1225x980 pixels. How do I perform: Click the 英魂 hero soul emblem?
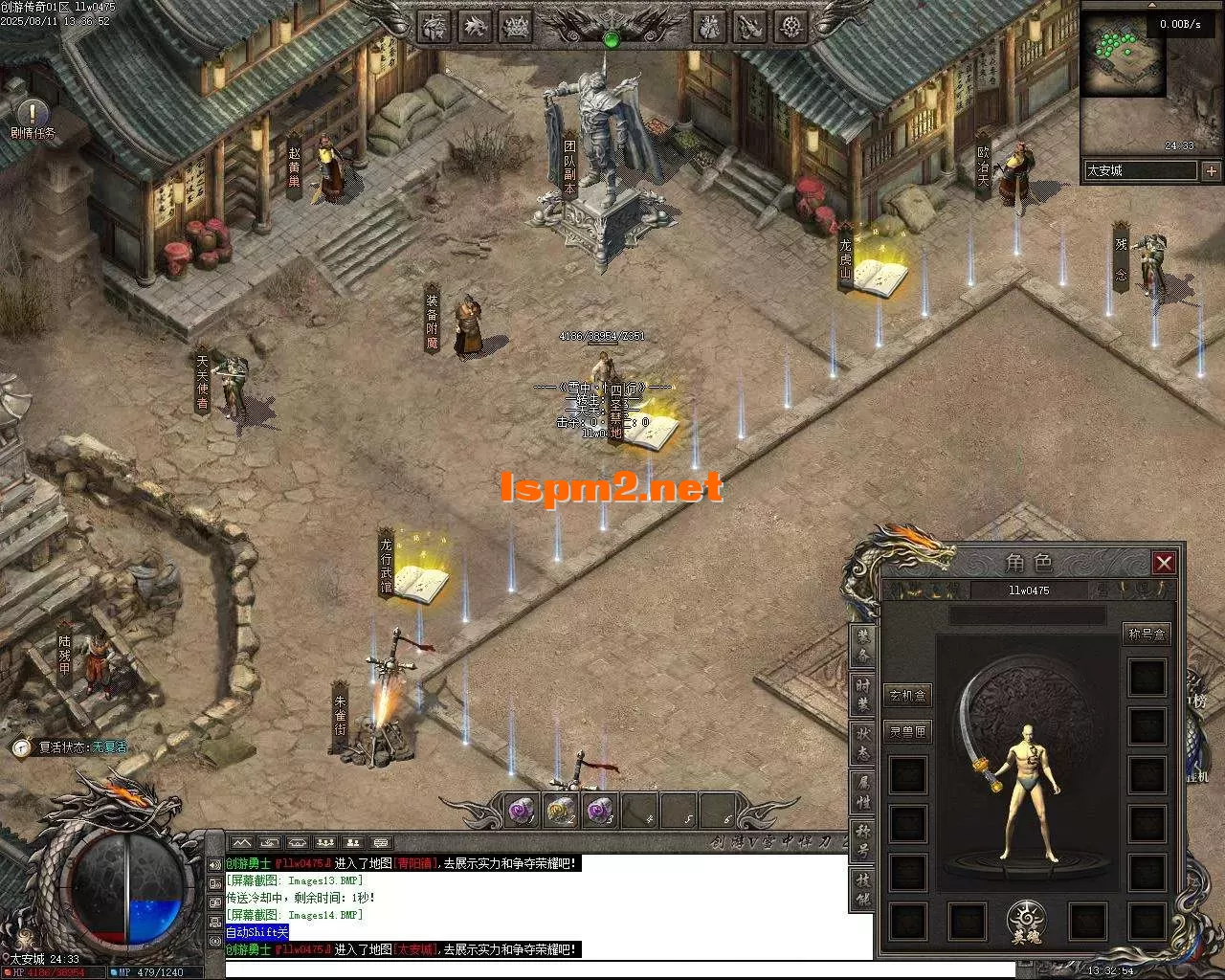pyautogui.click(x=1026, y=922)
